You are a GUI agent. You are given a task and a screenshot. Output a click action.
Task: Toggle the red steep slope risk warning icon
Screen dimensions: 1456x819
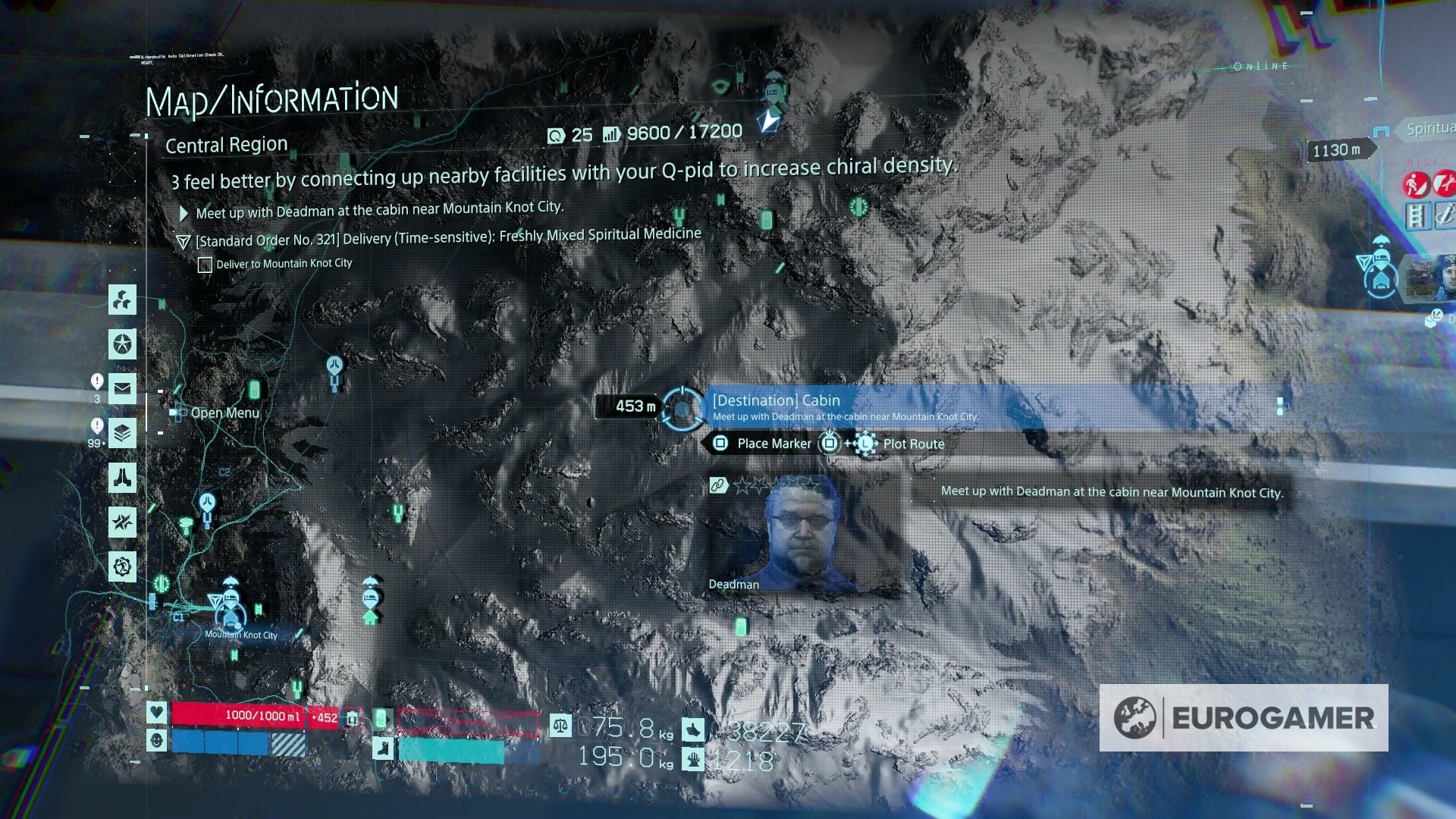point(1417,184)
